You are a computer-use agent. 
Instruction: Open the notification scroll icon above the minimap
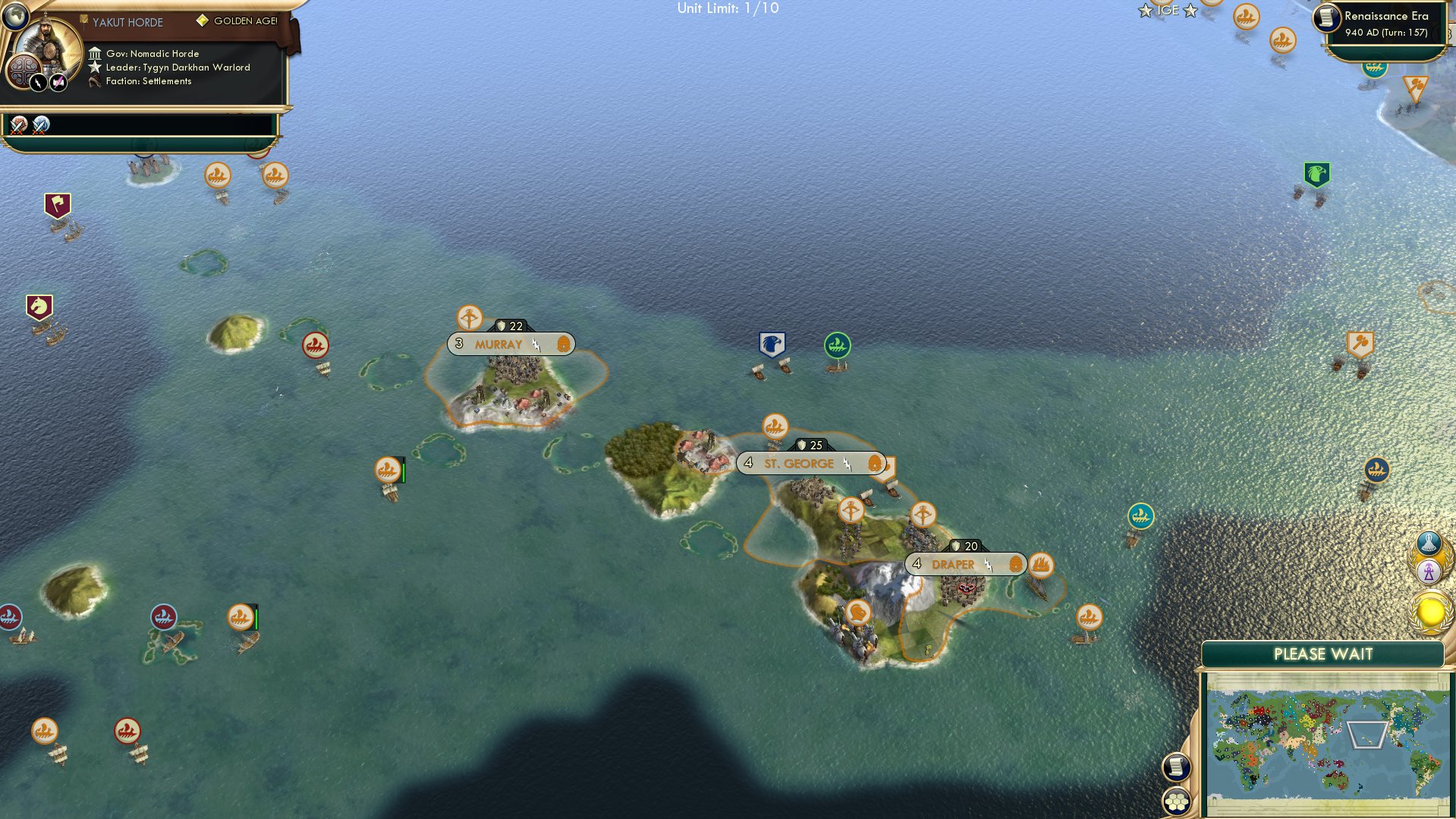[x=1176, y=766]
